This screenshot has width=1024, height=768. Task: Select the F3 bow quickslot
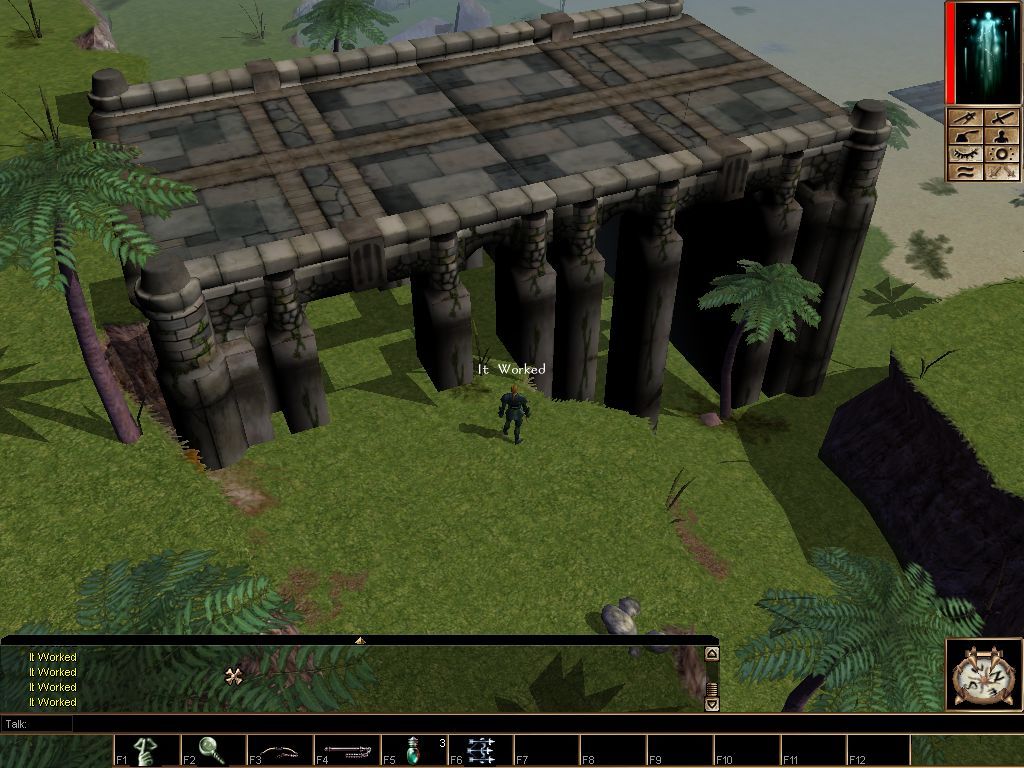coord(280,751)
